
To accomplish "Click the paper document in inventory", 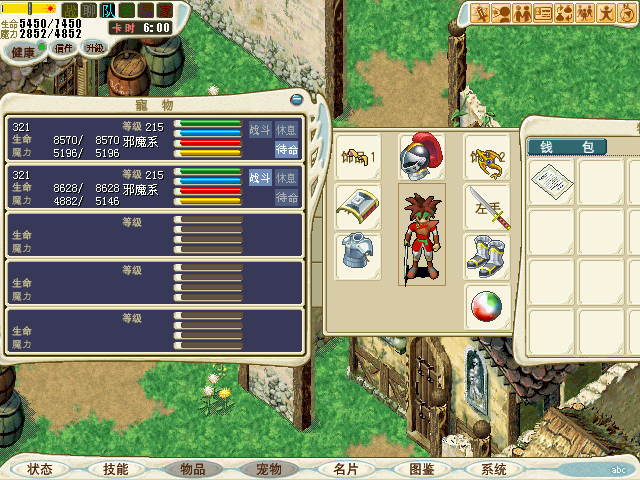I will [551, 182].
